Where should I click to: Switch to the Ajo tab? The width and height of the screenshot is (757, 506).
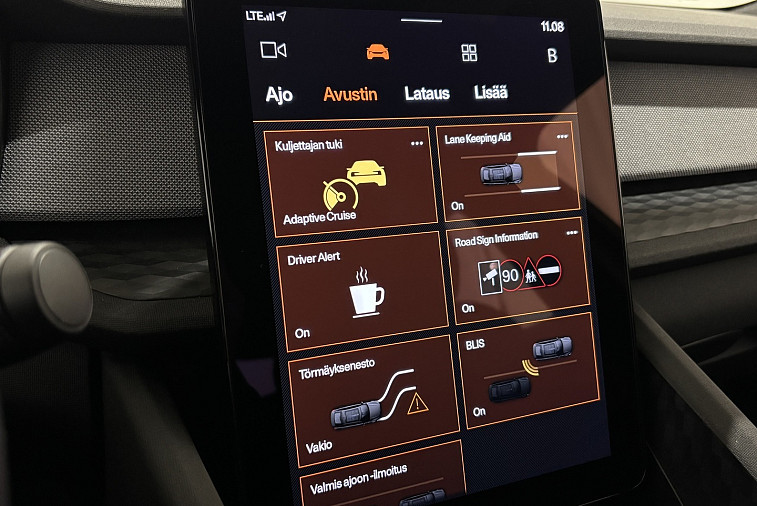[279, 95]
